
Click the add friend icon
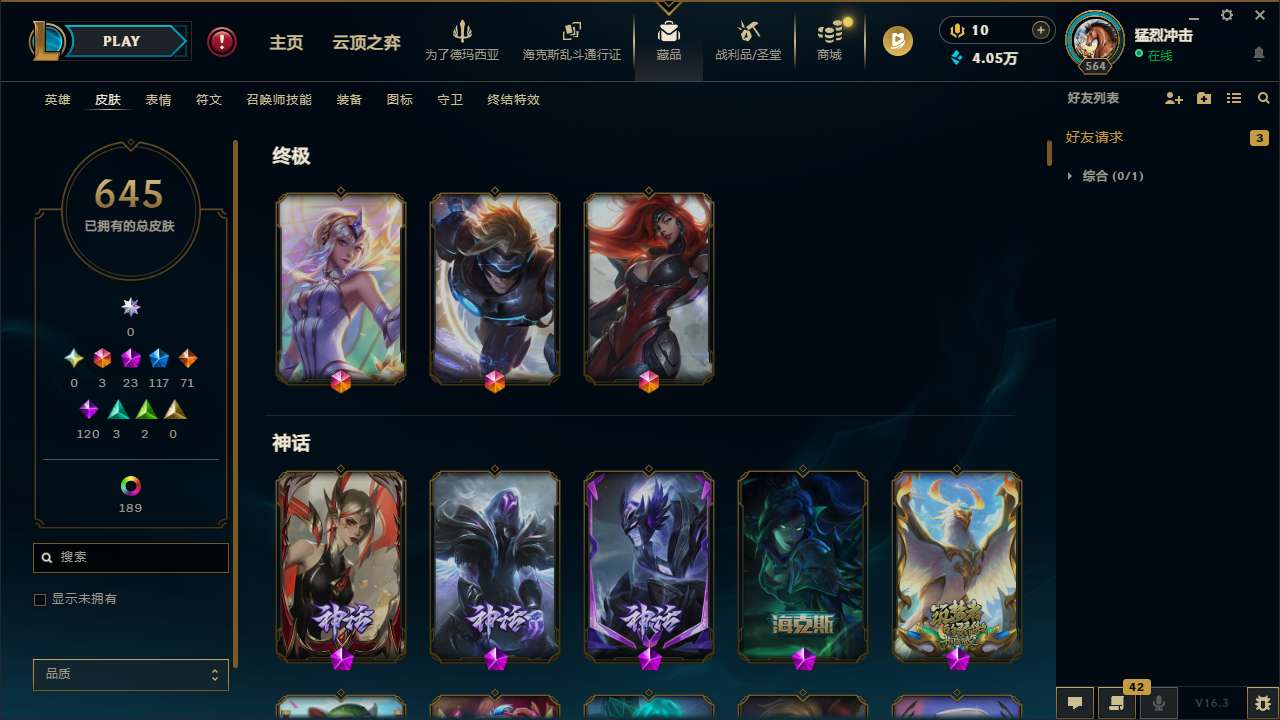point(1173,97)
